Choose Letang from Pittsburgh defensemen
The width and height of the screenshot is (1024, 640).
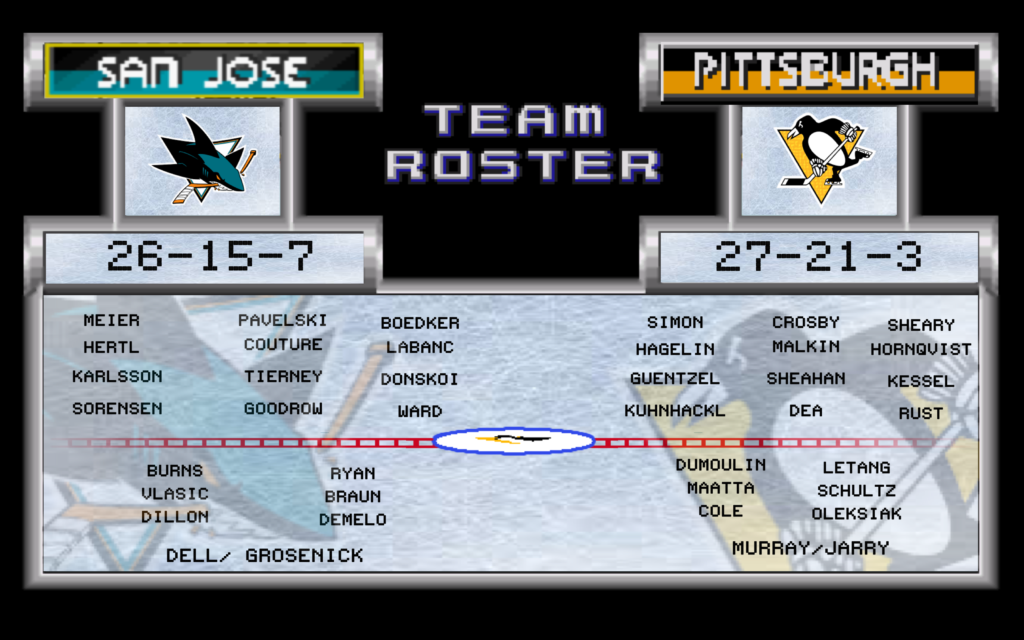(856, 467)
